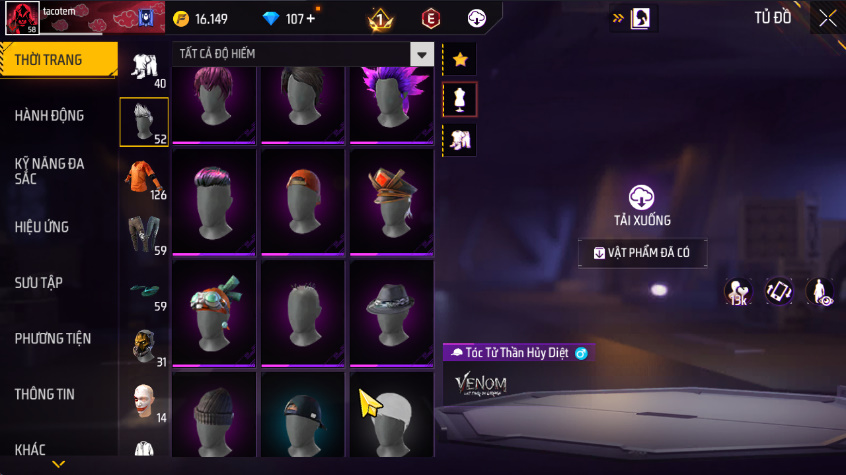Filter items by the star favorites icon
This screenshot has width=846, height=475.
(x=460, y=60)
